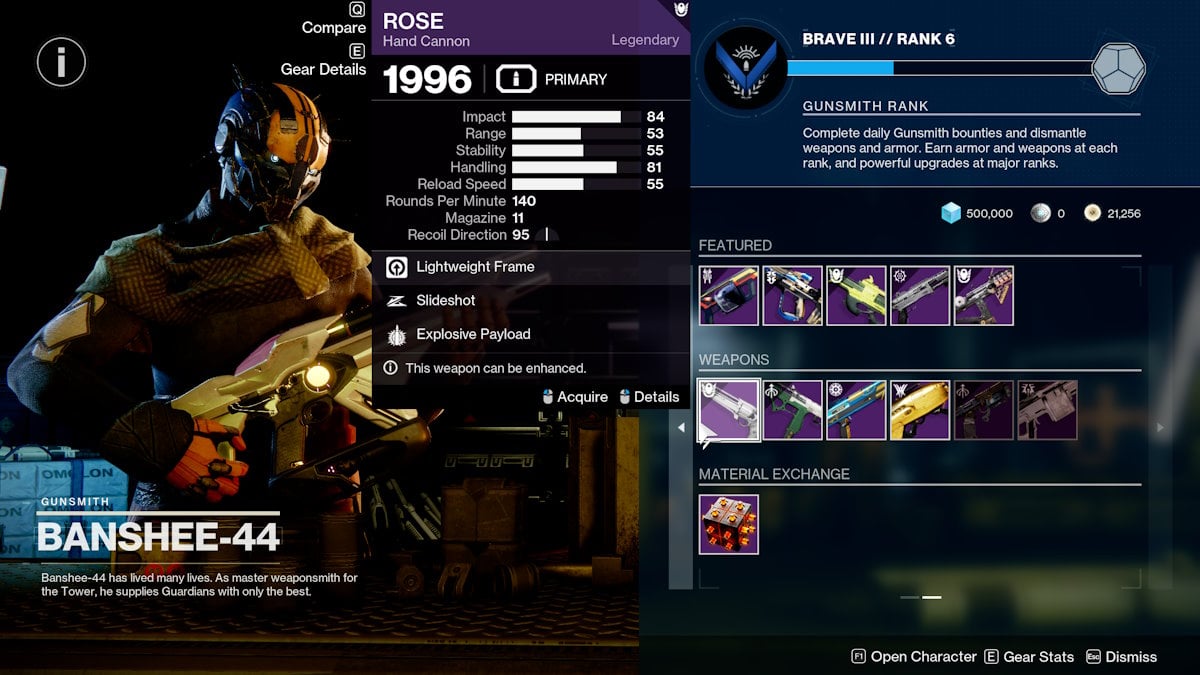View the Explosive Payload perk
The width and height of the screenshot is (1200, 675).
click(x=472, y=334)
